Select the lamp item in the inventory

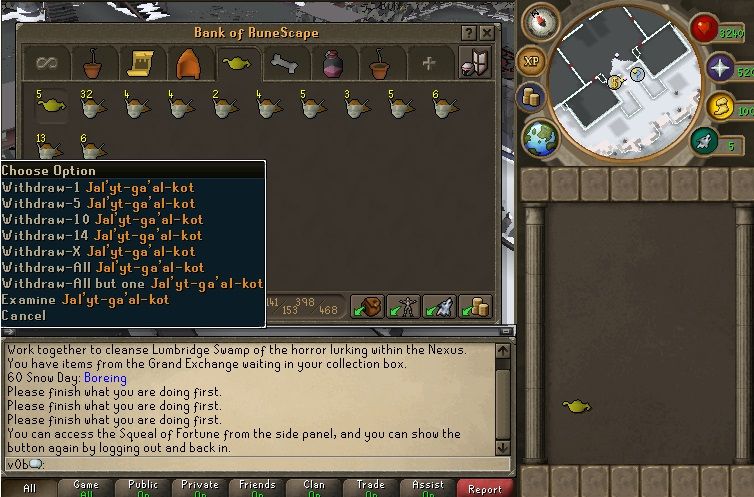click(576, 406)
